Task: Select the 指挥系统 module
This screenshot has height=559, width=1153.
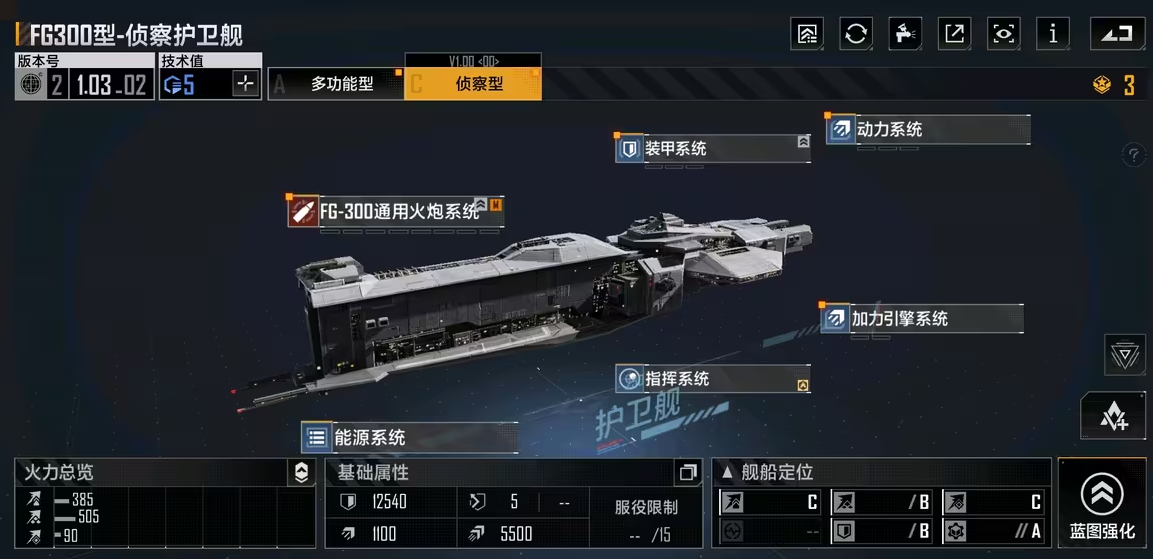Action: click(x=712, y=379)
